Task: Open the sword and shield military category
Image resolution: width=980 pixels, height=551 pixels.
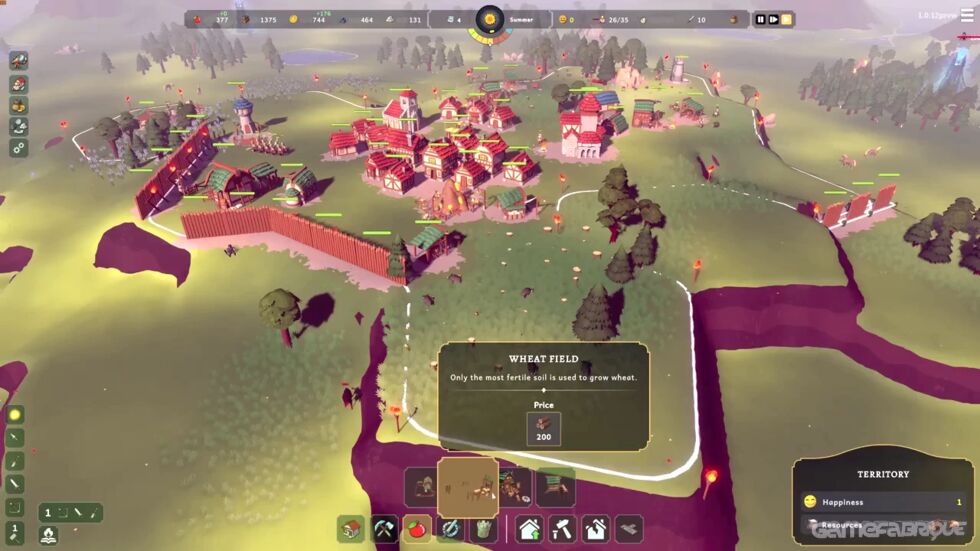Action: point(451,528)
